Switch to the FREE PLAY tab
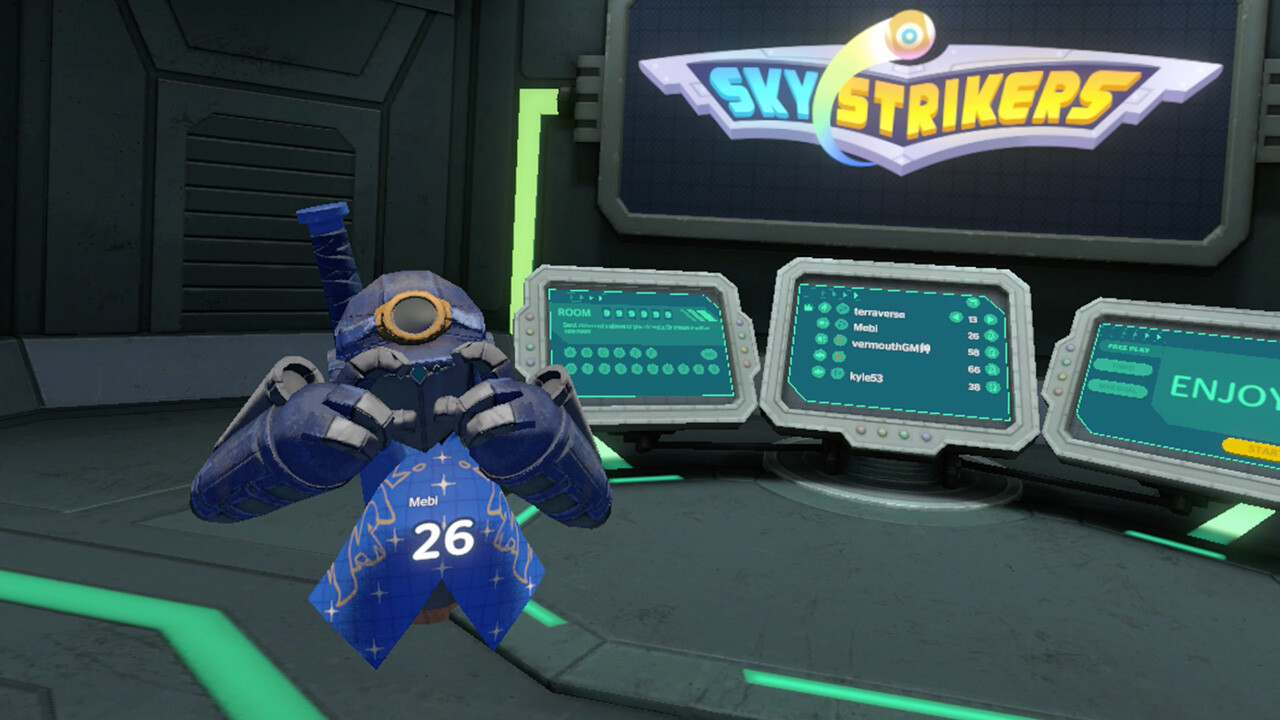The width and height of the screenshot is (1280, 720). point(1128,348)
